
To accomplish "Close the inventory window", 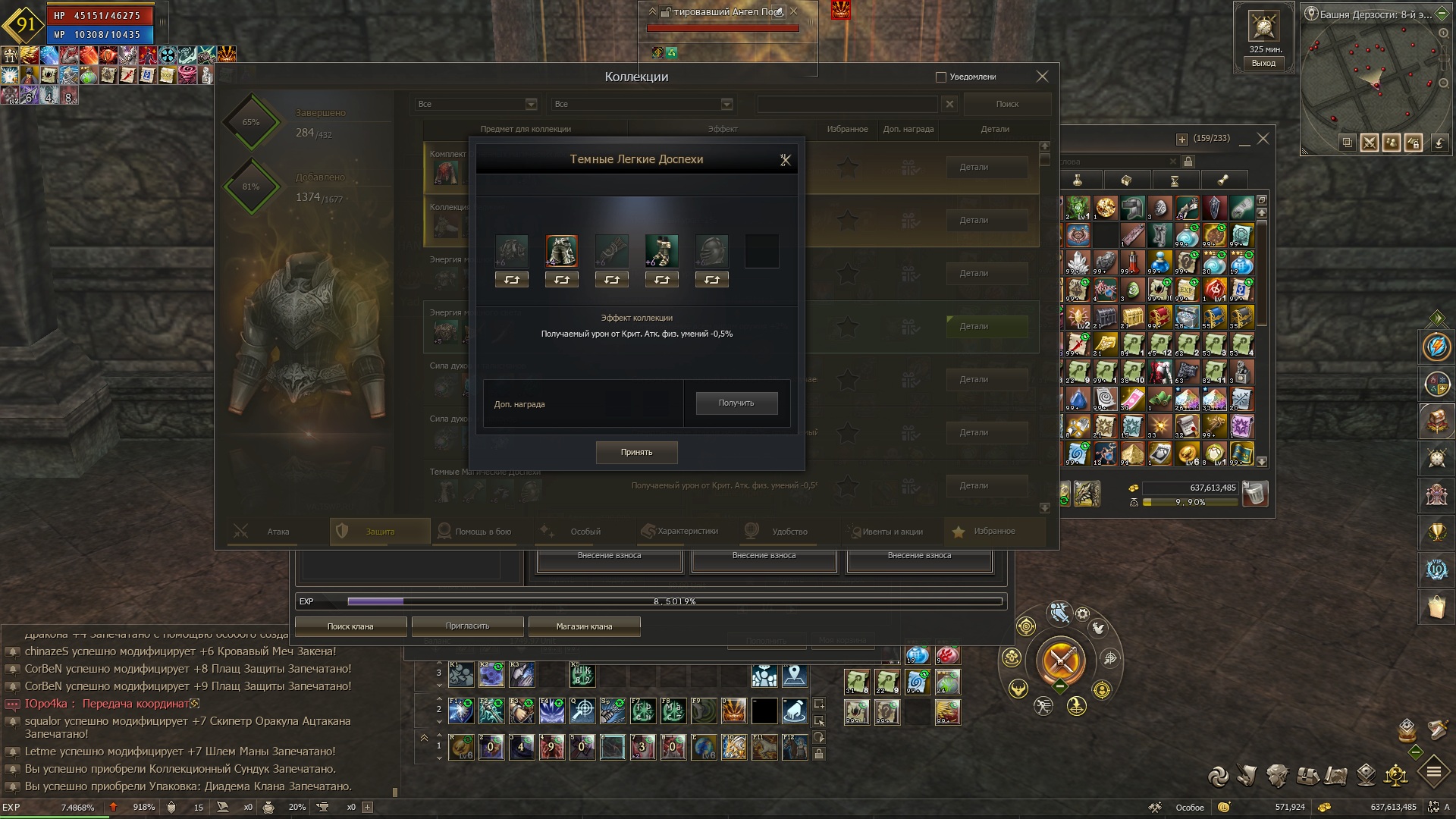I will click(1263, 139).
